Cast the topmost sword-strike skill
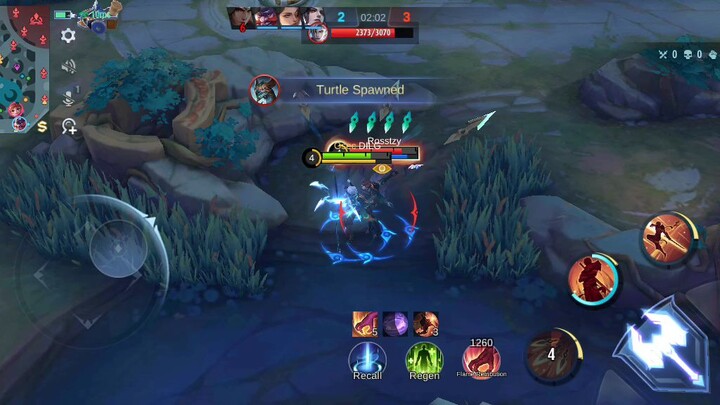The image size is (720, 405). pos(667,237)
